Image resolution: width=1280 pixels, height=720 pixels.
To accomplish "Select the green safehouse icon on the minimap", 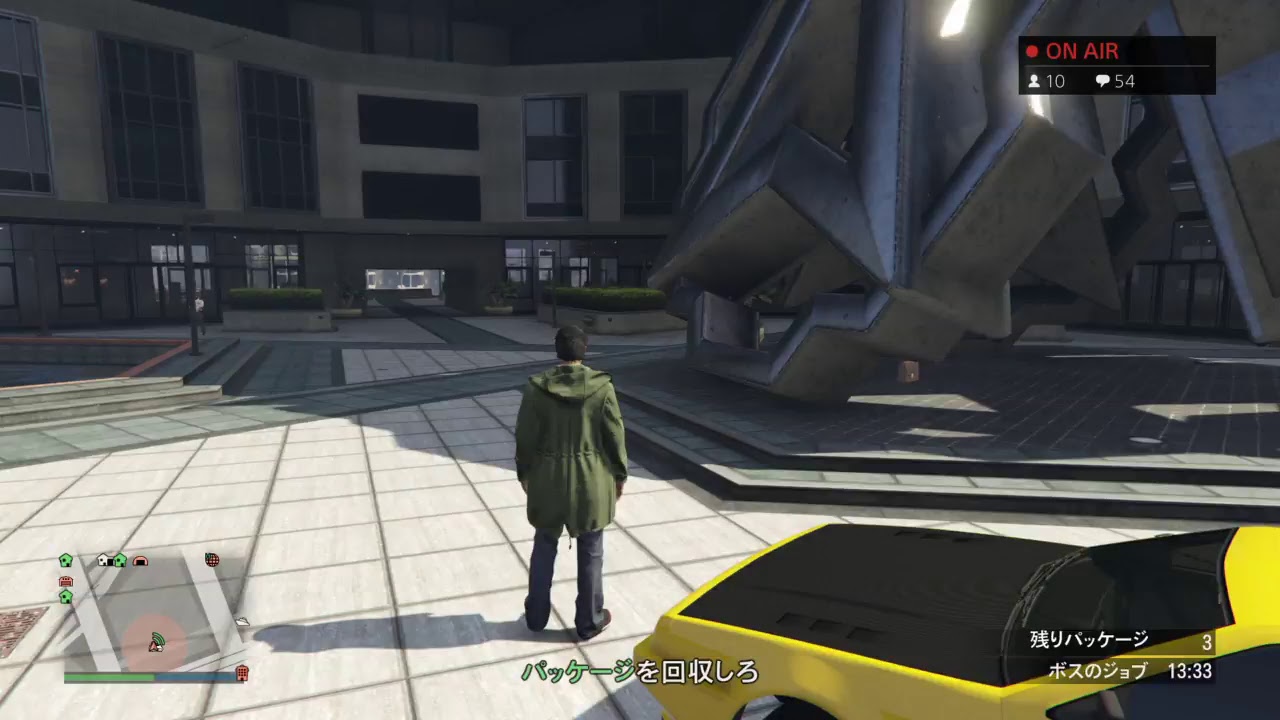I will 65,561.
